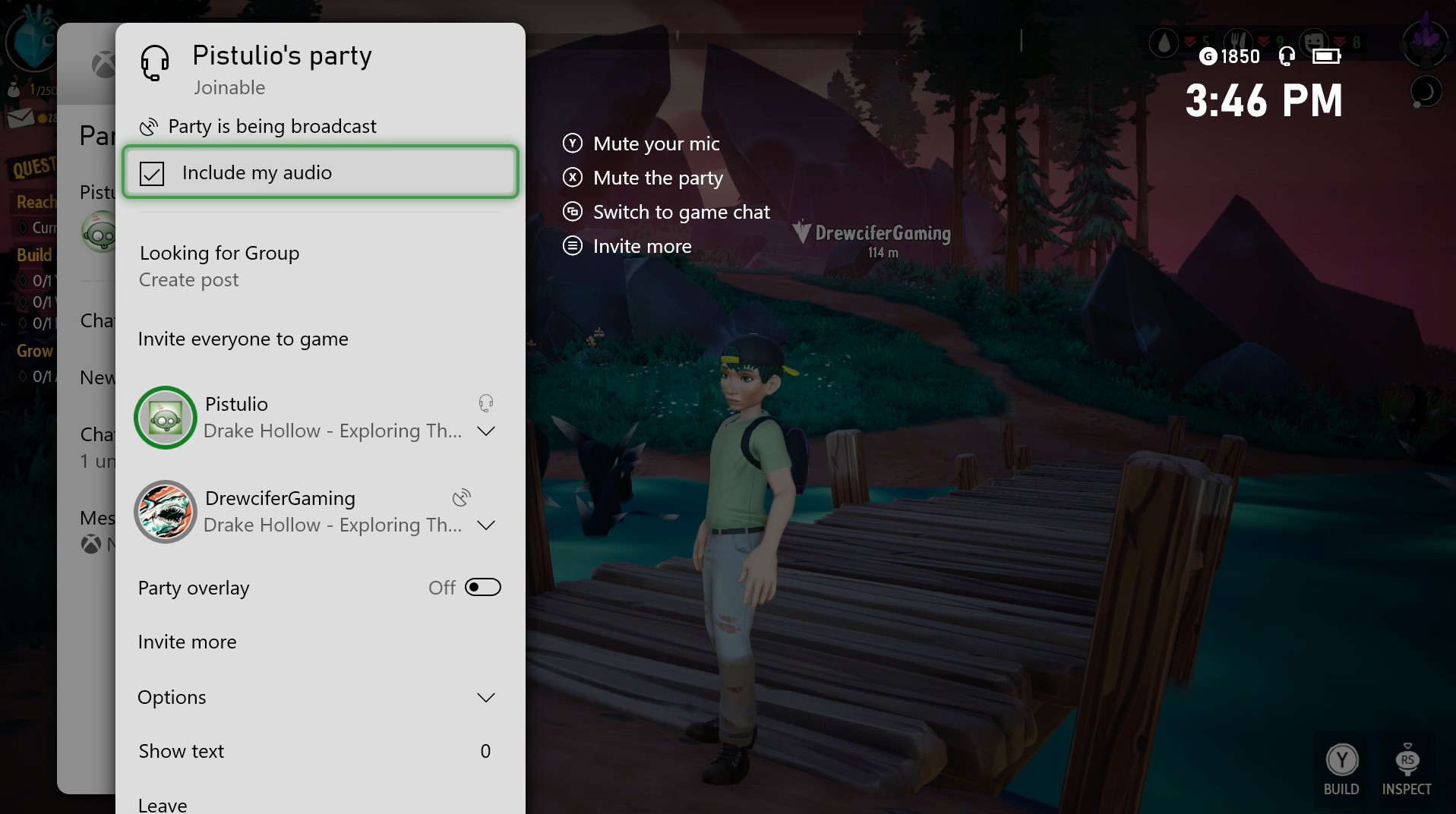This screenshot has width=1456, height=814.
Task: Click Invite everyone to game
Action: [x=242, y=339]
